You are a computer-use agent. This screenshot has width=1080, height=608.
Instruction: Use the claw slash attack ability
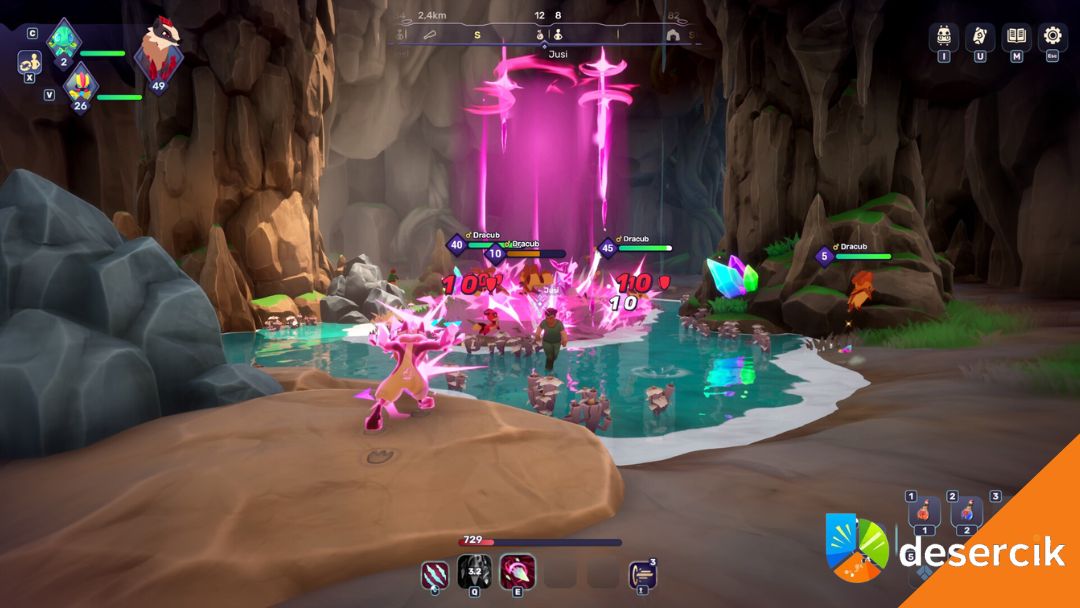click(435, 573)
